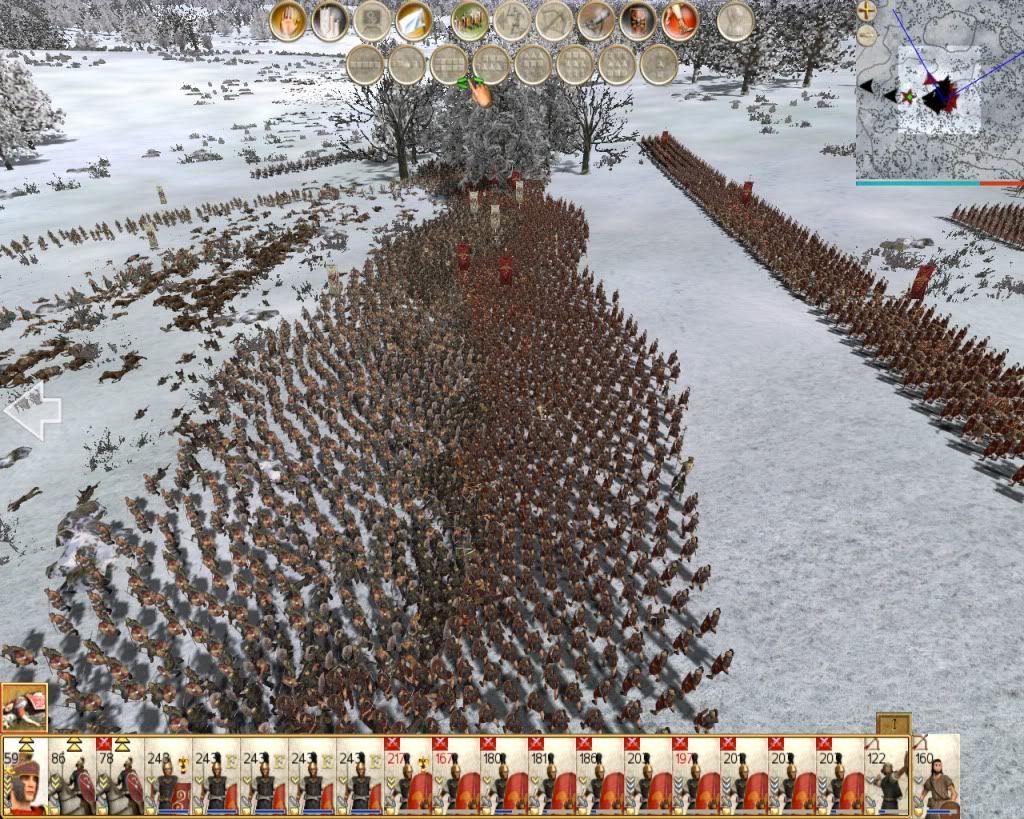Toggle the guard mode shield button
This screenshot has width=1024, height=819.
[638, 21]
